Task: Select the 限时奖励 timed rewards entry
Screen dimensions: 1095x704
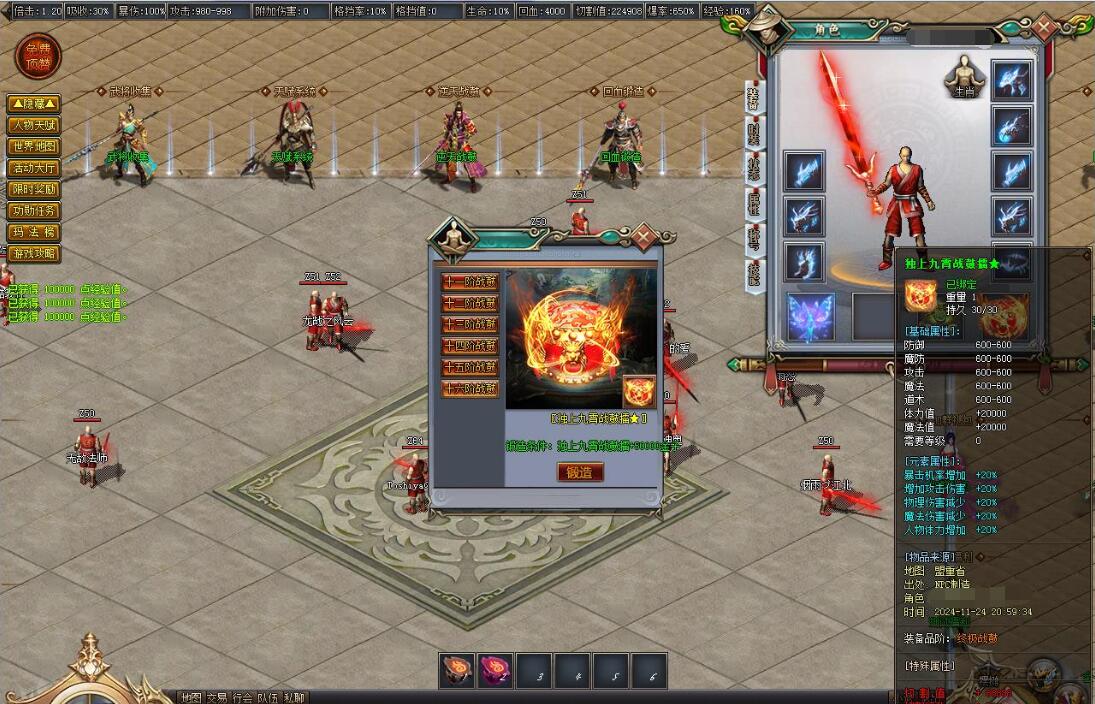Action: click(34, 189)
